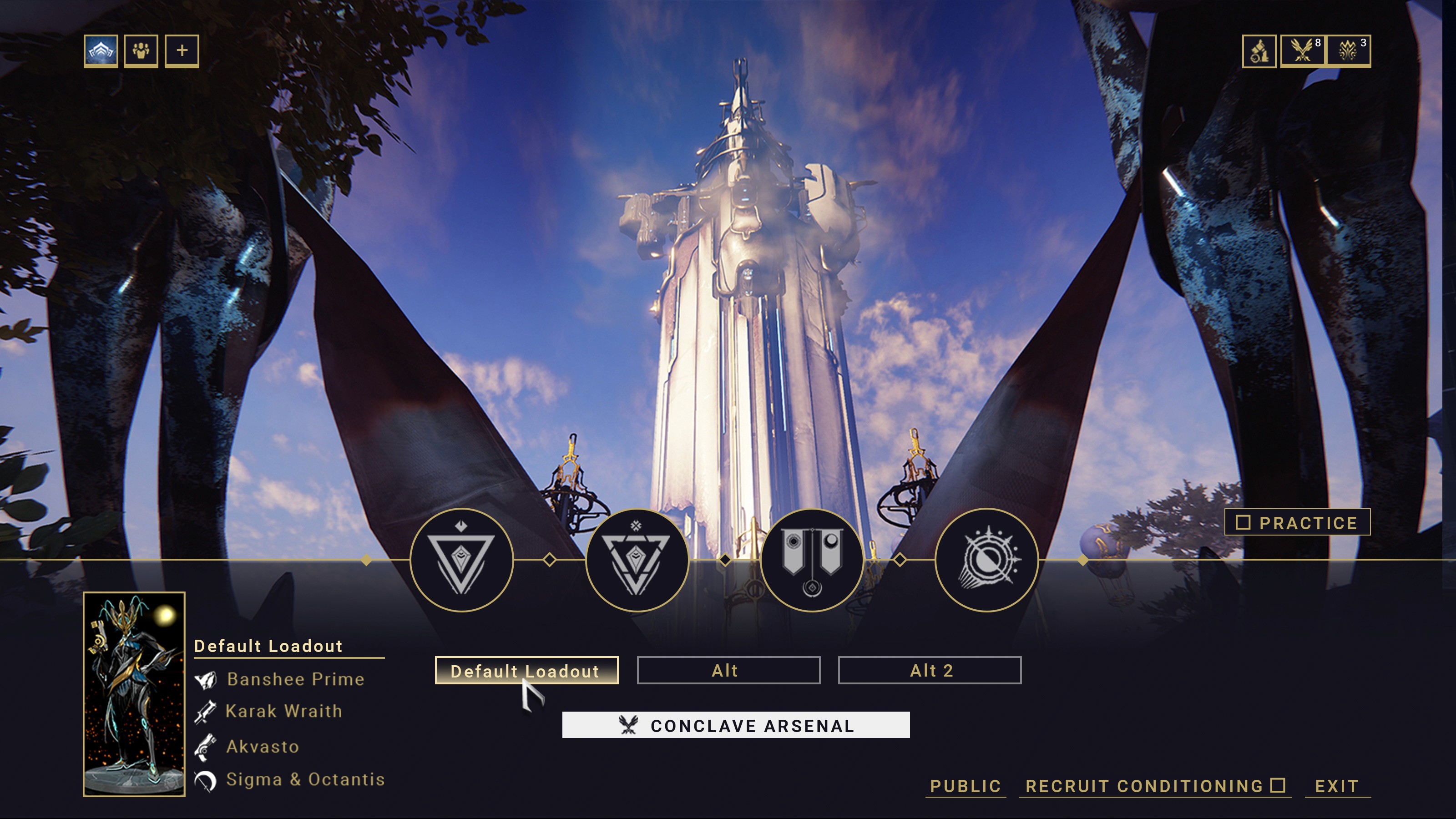
Task: Choose the Alt 2 loadout
Action: coord(929,670)
